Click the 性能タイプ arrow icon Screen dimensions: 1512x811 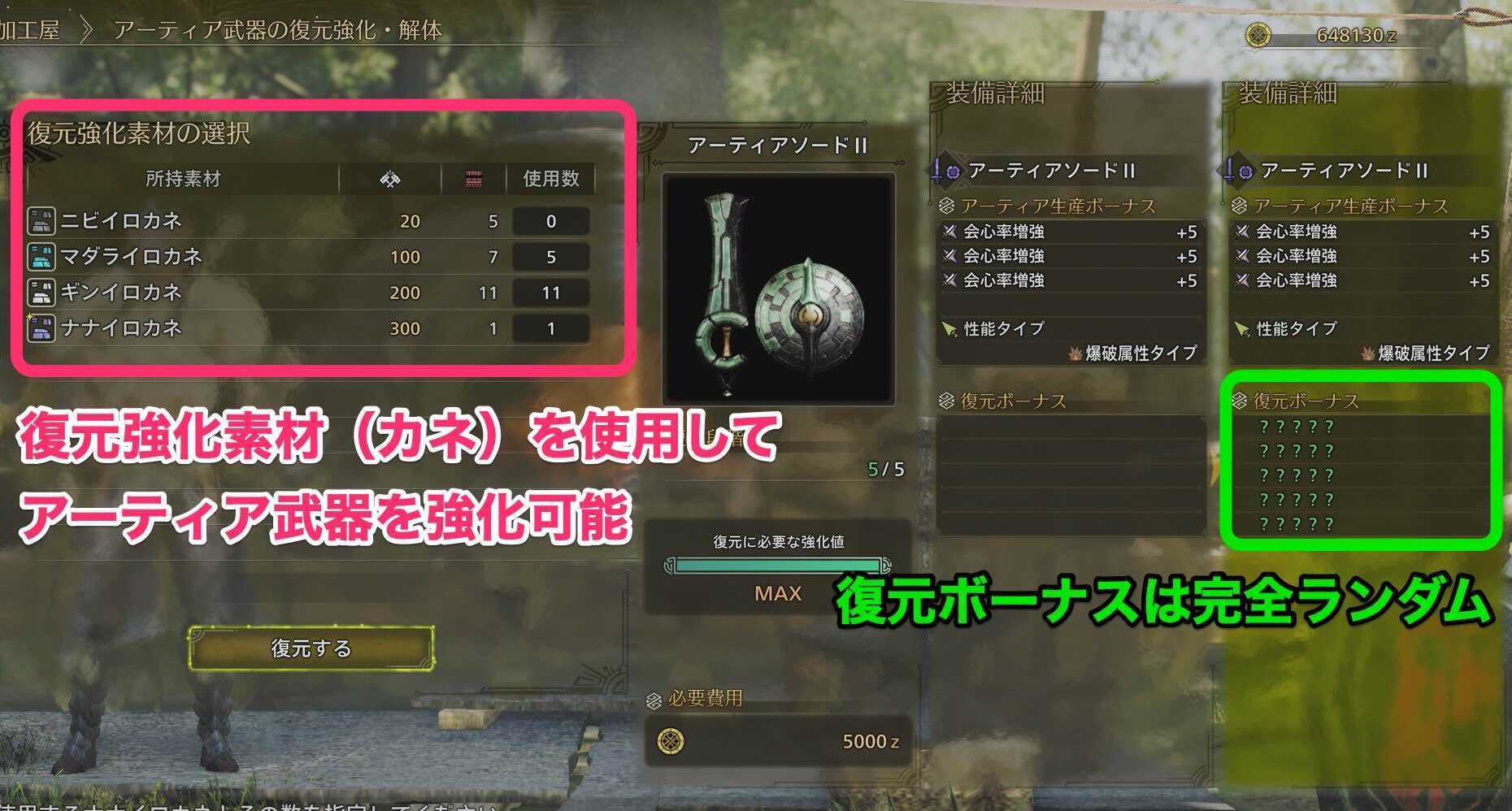tap(949, 329)
